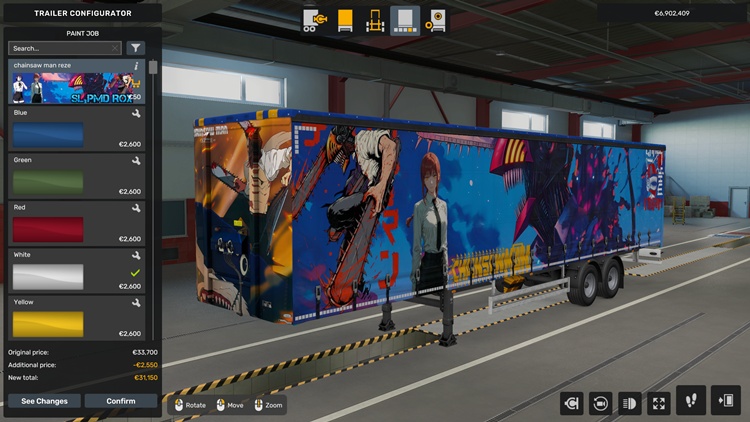
Task: Click the fullscreen arrows icon
Action: [659, 402]
